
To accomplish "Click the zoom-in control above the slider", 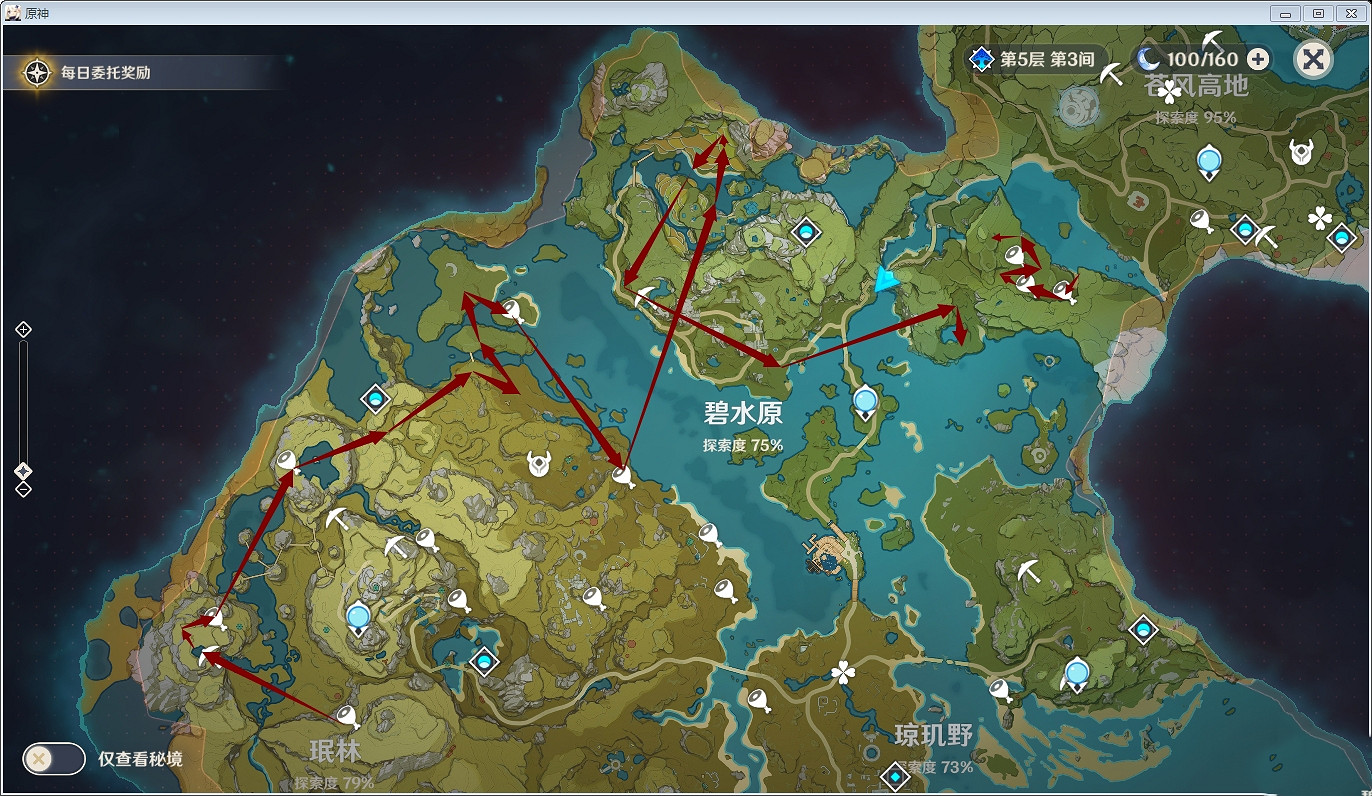I will tap(22, 327).
